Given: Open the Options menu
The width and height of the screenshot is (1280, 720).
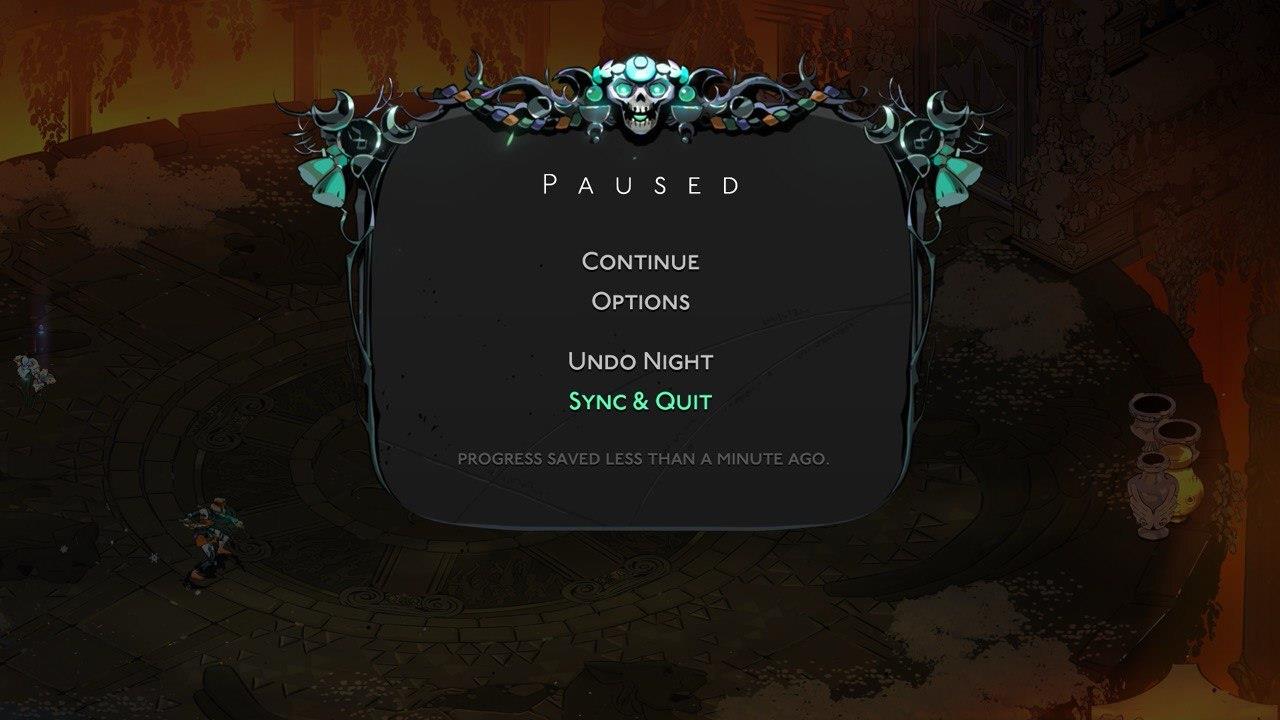Looking at the screenshot, I should [x=640, y=301].
